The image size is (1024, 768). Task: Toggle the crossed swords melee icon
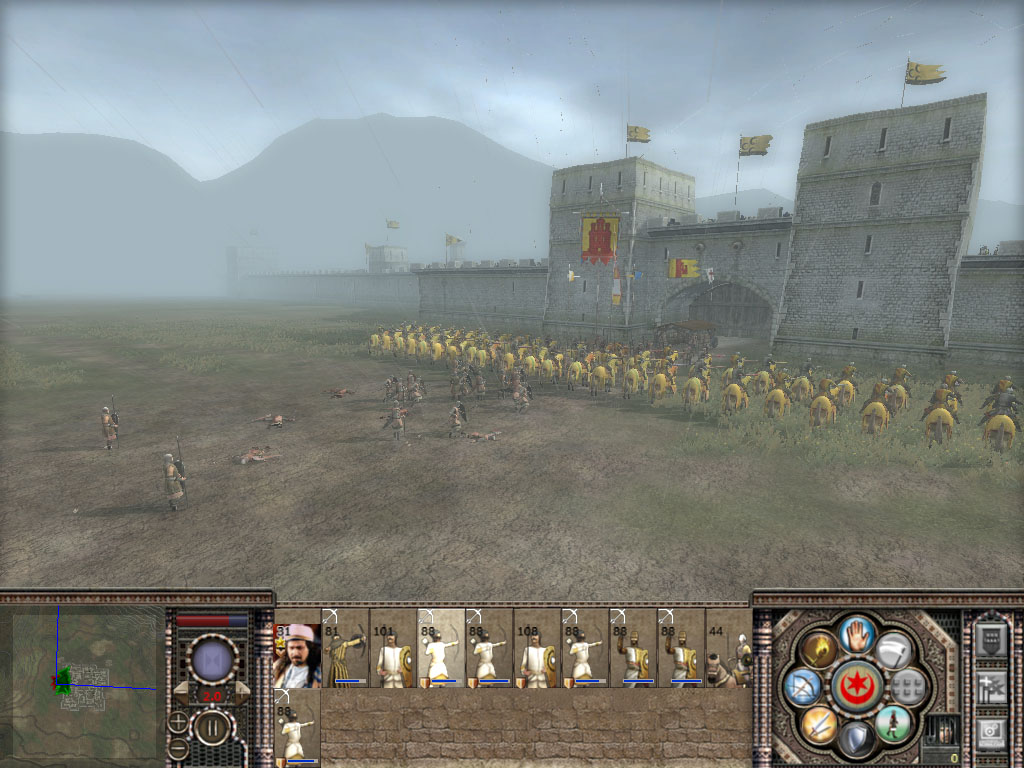[818, 723]
